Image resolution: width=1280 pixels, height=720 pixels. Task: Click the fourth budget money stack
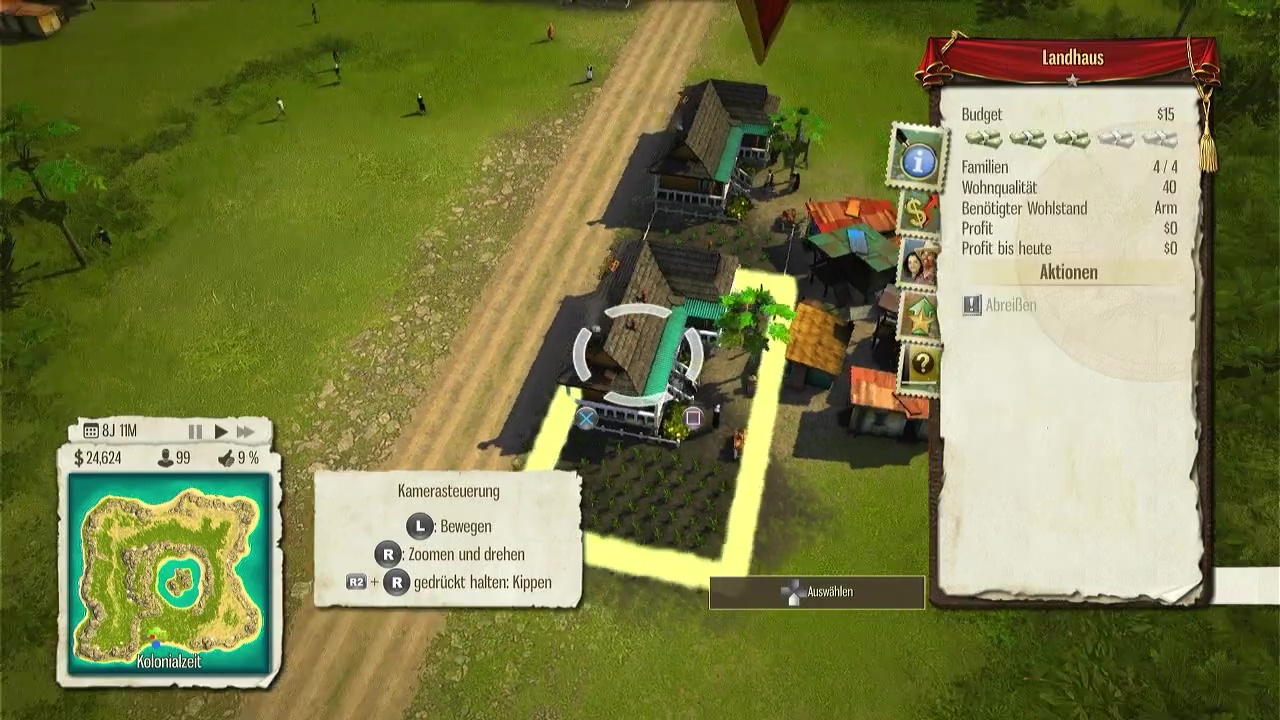tap(1115, 139)
